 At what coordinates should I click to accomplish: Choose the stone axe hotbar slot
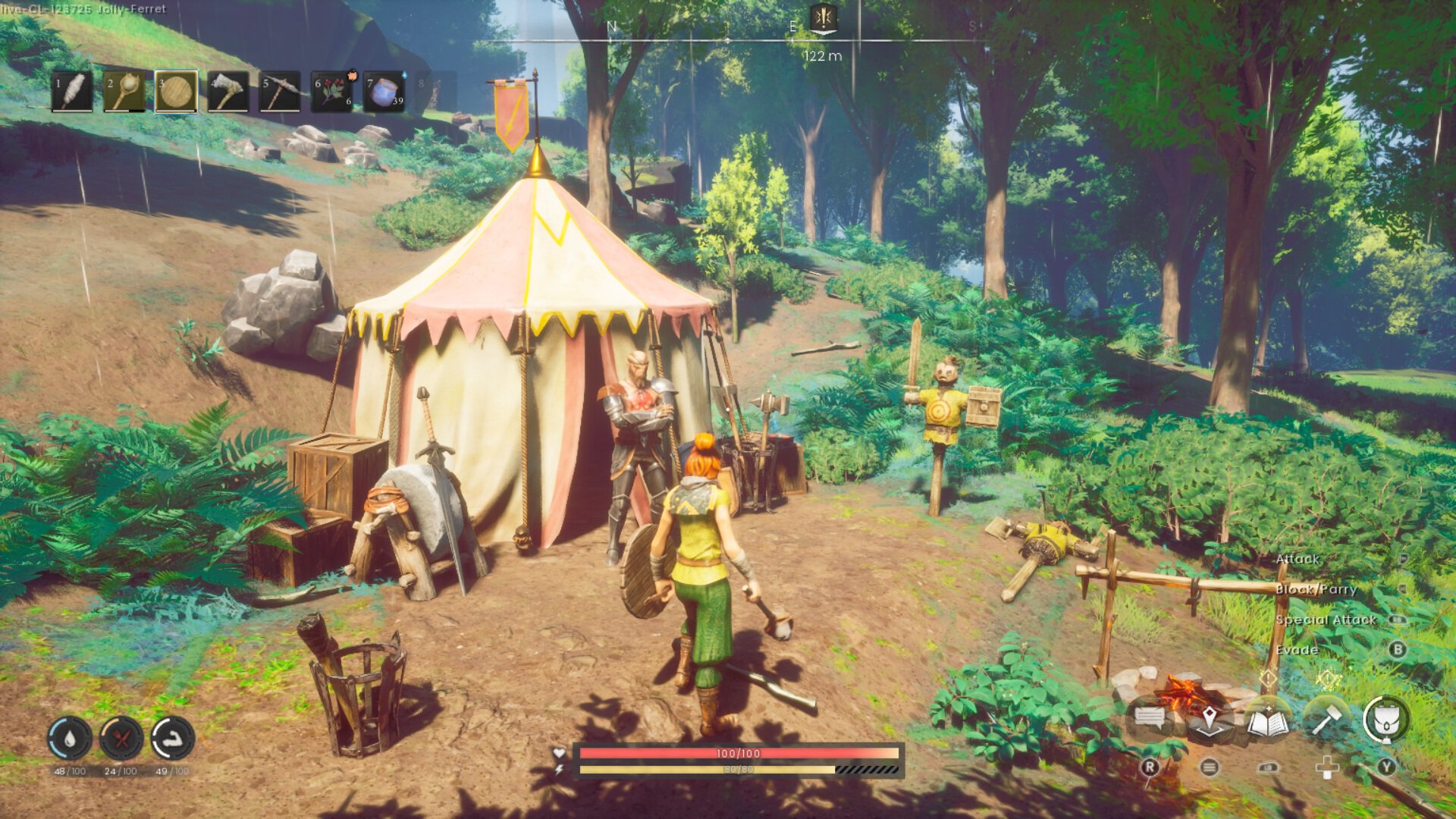point(227,92)
